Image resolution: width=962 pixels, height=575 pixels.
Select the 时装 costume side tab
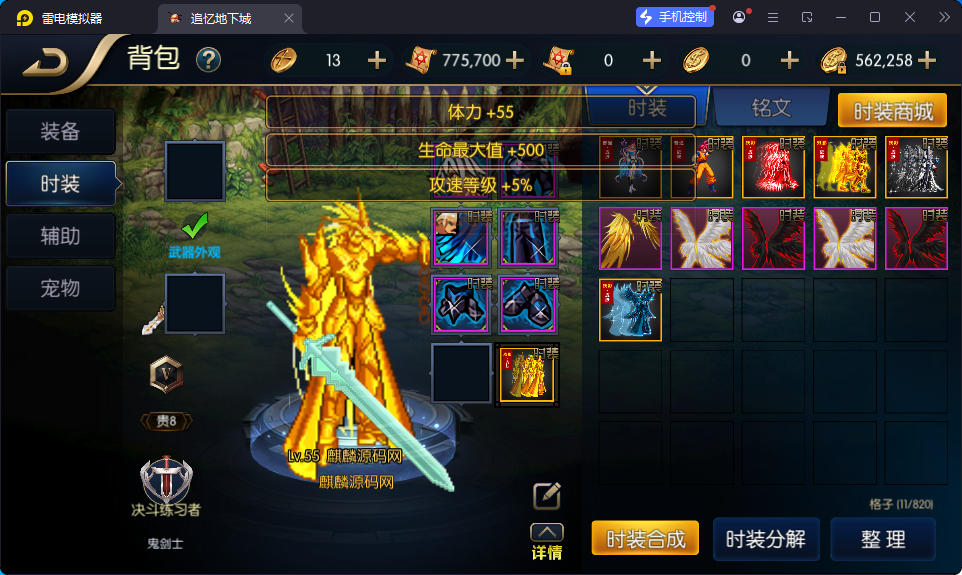pos(60,184)
